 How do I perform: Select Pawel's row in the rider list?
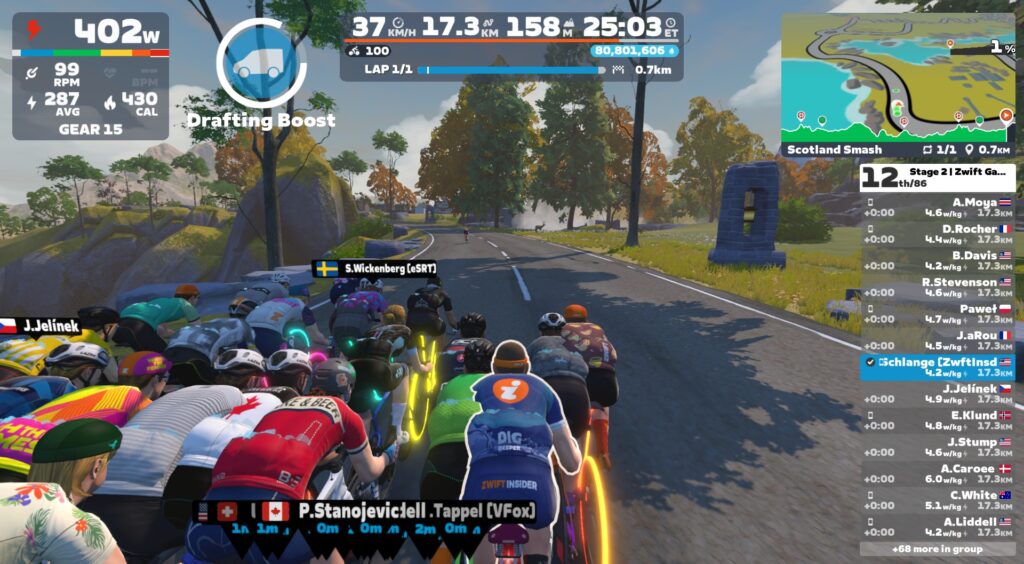coord(938,314)
